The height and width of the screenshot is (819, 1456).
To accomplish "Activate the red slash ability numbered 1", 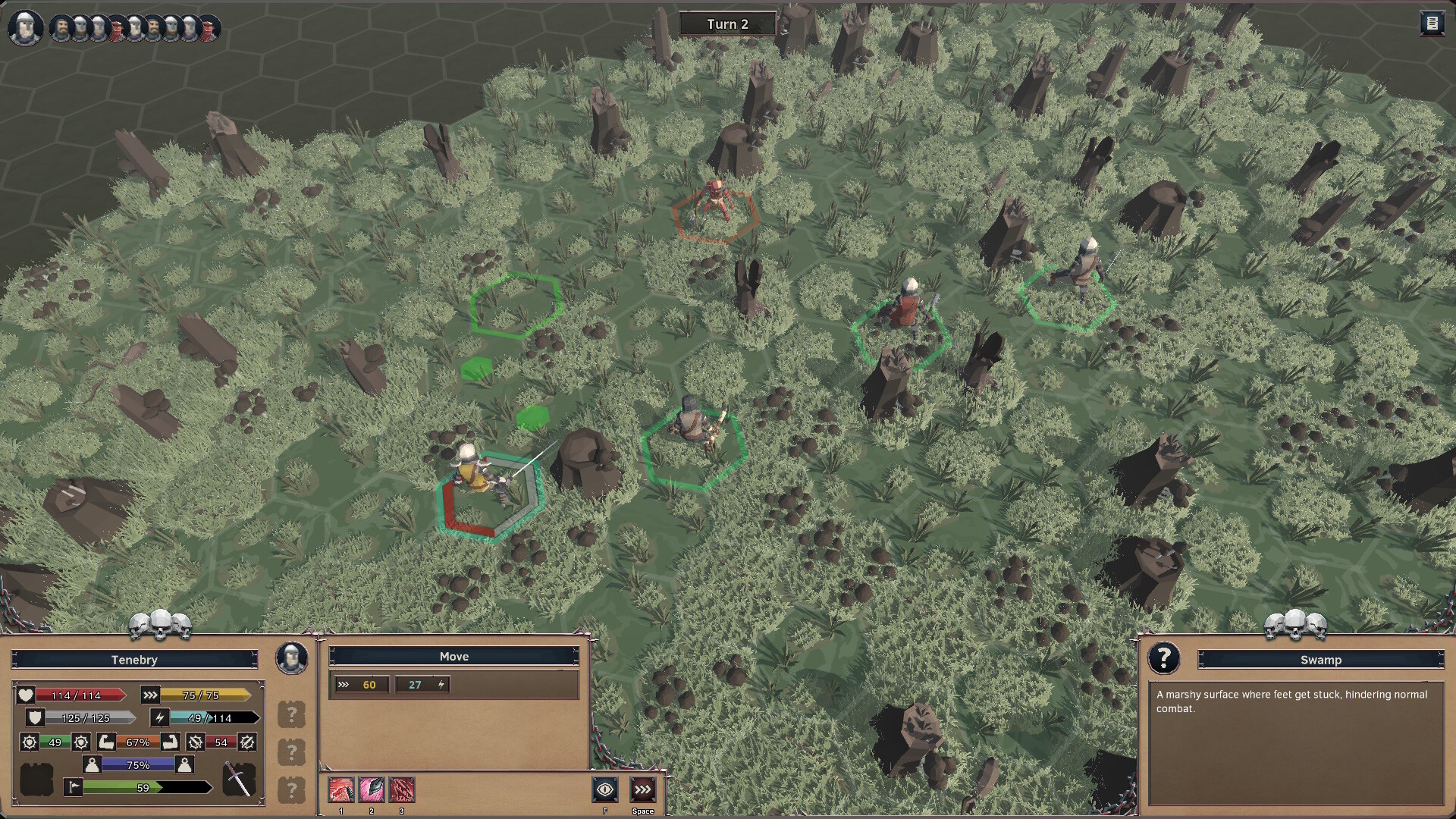I will point(341,790).
